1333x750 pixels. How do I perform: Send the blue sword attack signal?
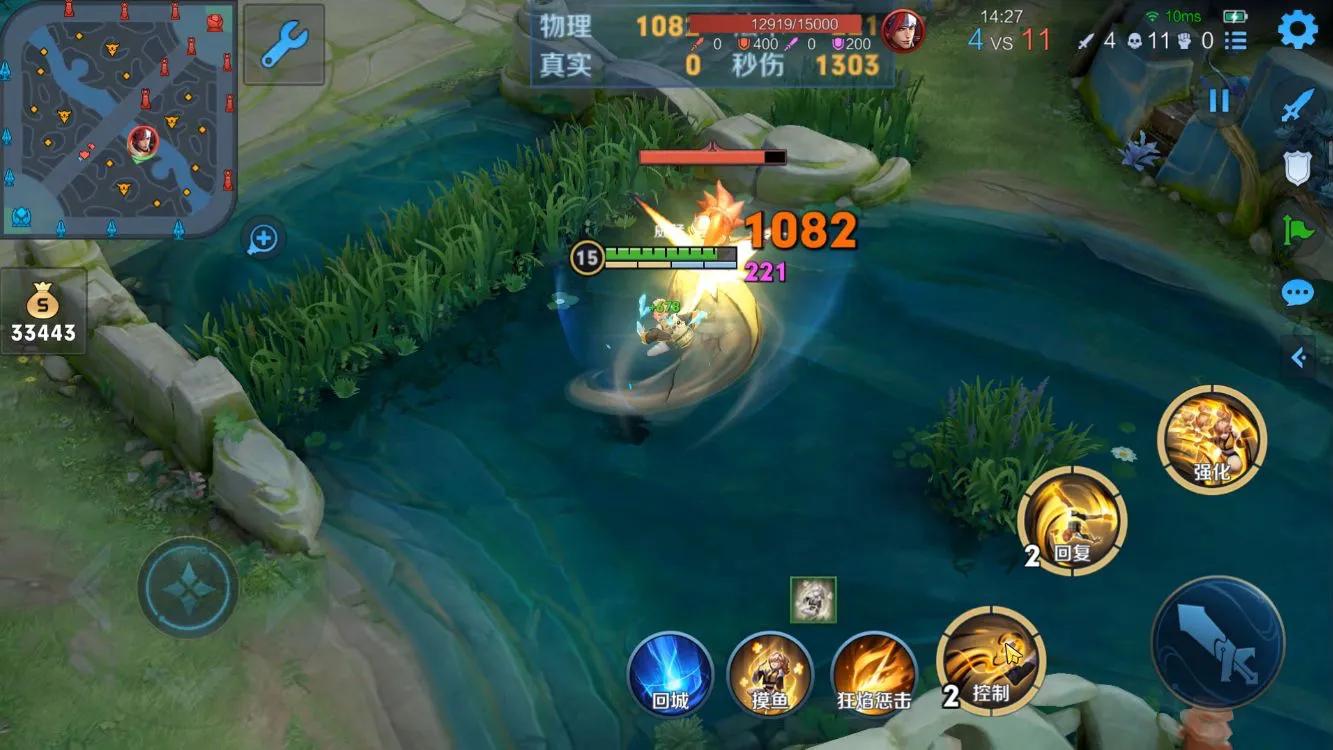[x=1297, y=106]
